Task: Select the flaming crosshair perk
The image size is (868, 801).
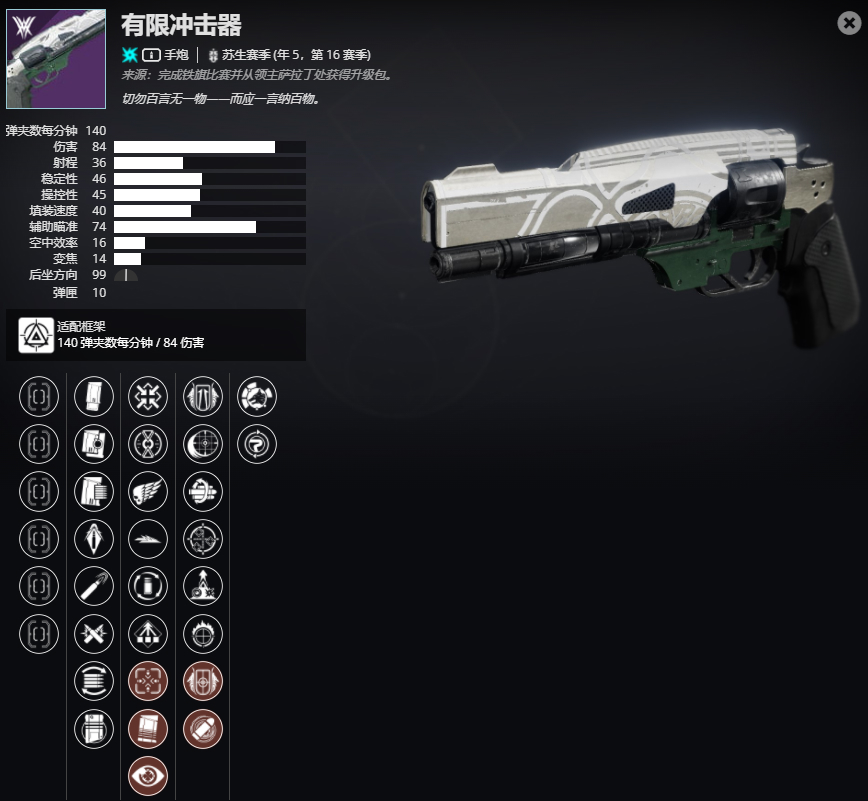Action: [203, 633]
